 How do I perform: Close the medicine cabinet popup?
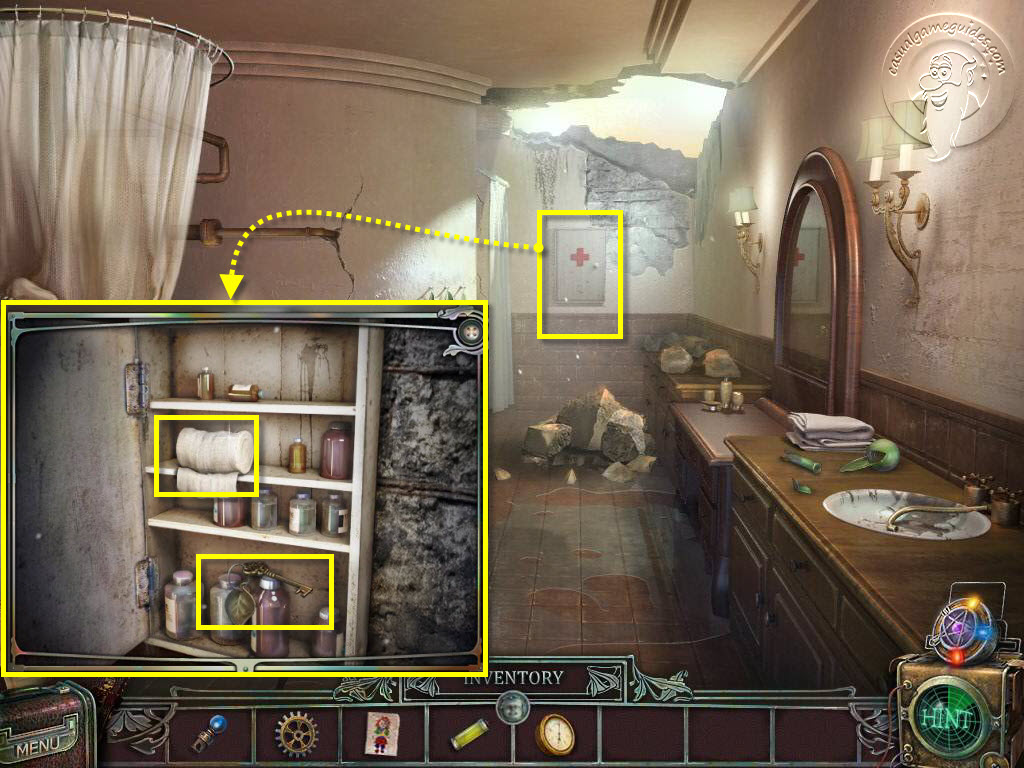coord(468,332)
